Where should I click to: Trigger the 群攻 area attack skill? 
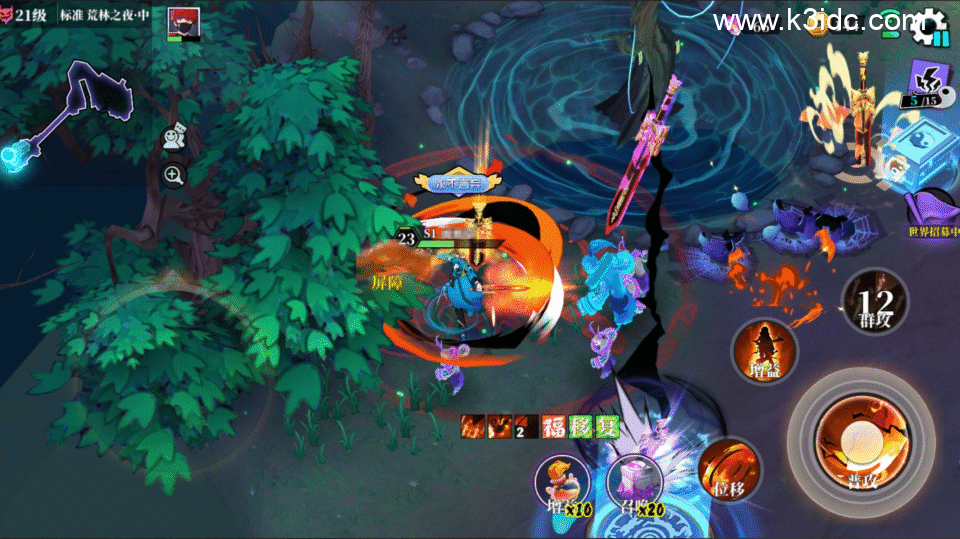click(x=875, y=299)
